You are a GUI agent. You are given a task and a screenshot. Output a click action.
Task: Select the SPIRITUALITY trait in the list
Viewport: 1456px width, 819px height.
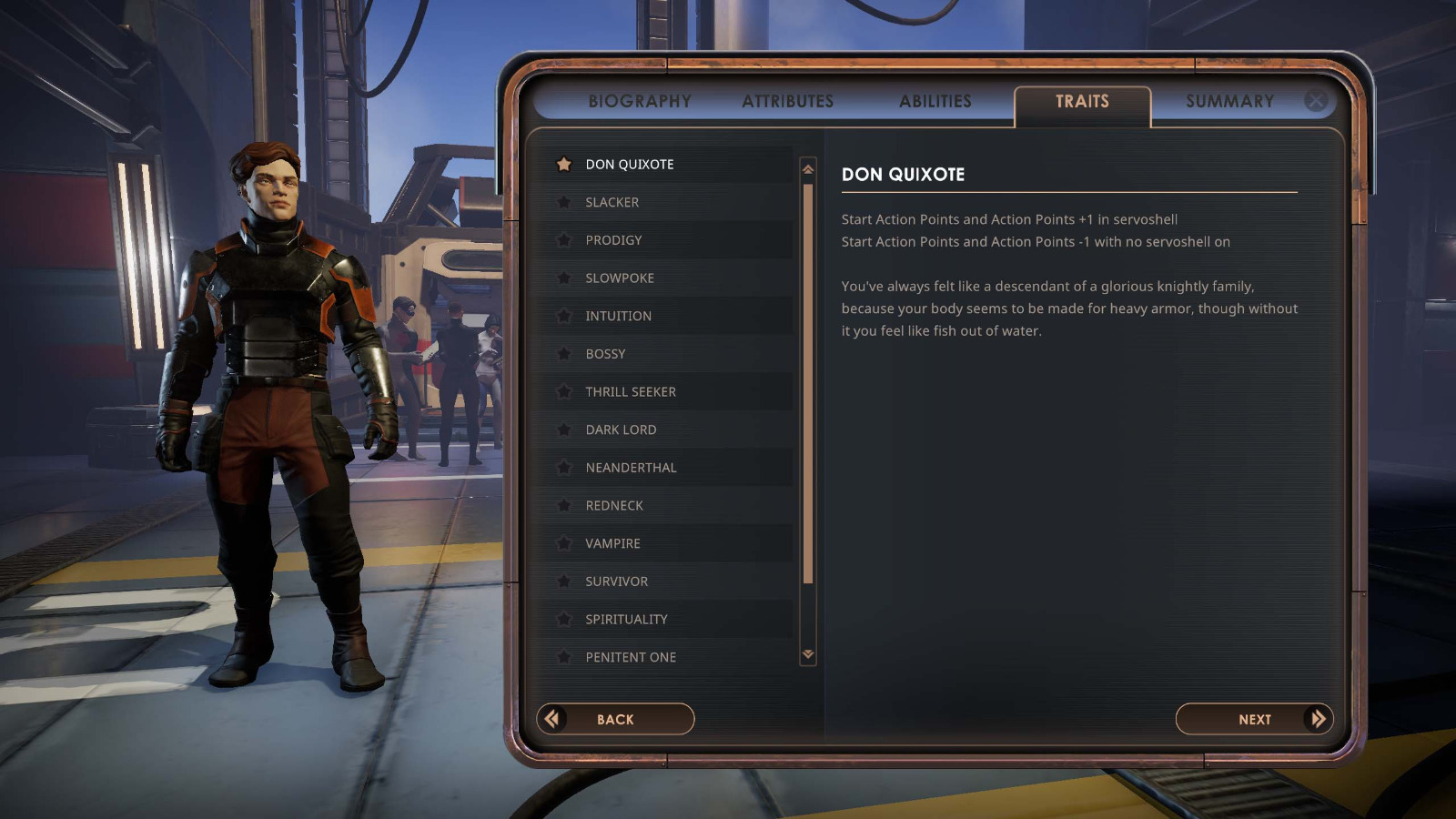[x=626, y=619]
